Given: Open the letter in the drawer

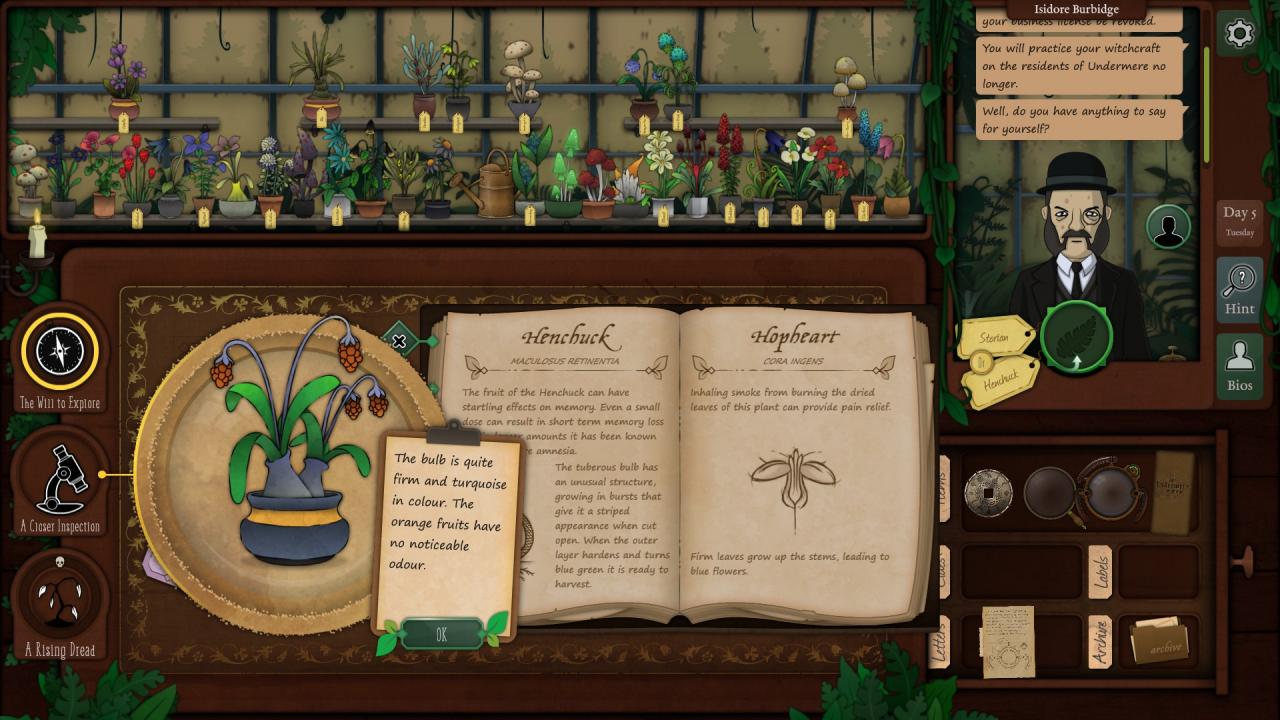Looking at the screenshot, I should (1008, 641).
